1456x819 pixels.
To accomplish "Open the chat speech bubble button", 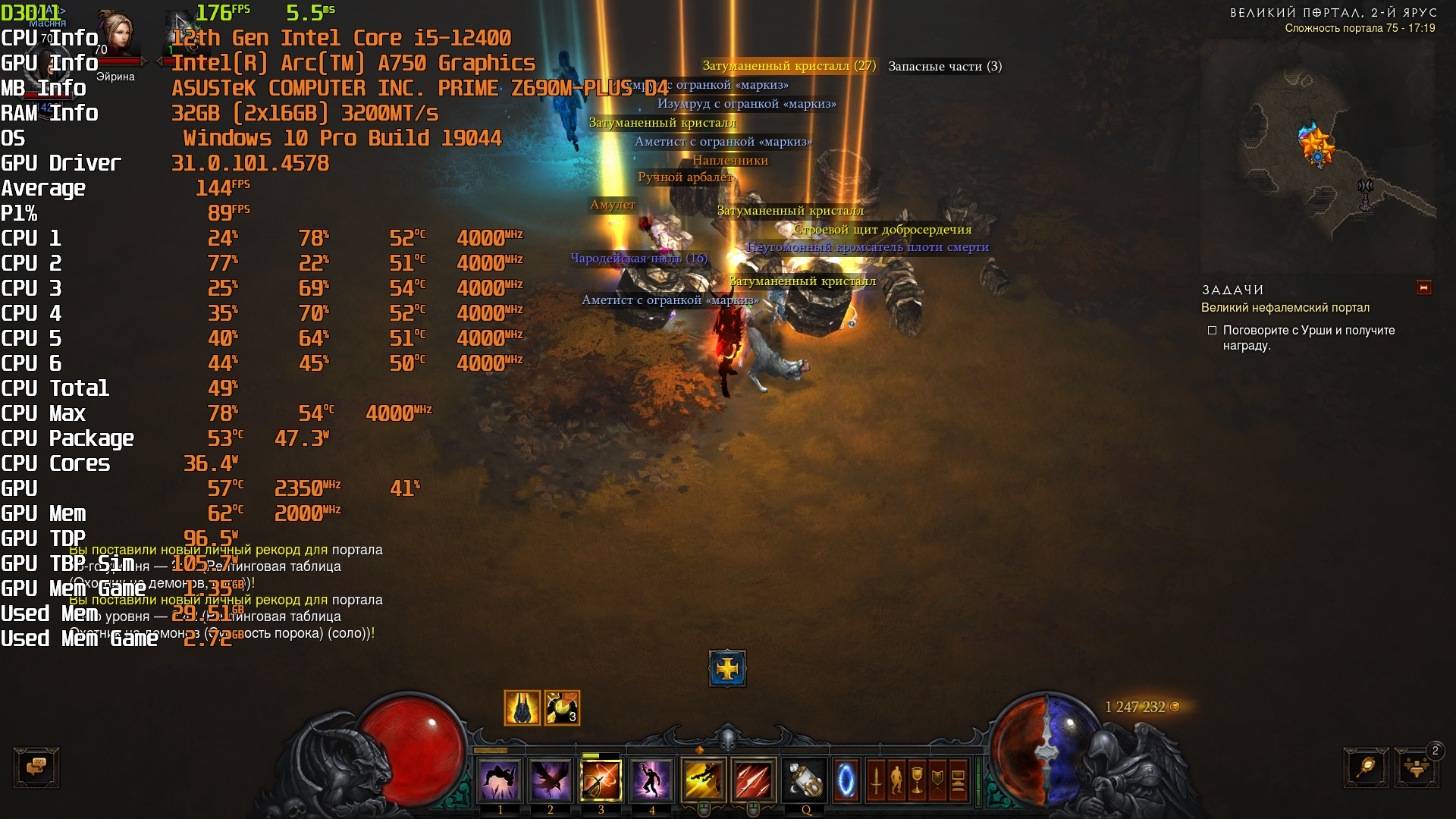I will click(36, 767).
